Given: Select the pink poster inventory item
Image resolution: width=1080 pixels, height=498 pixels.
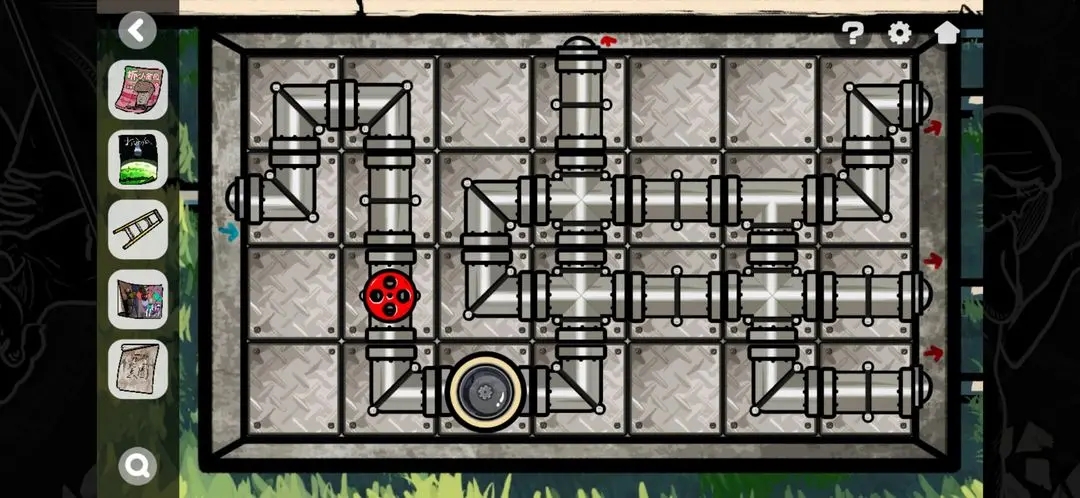Looking at the screenshot, I should tap(138, 90).
